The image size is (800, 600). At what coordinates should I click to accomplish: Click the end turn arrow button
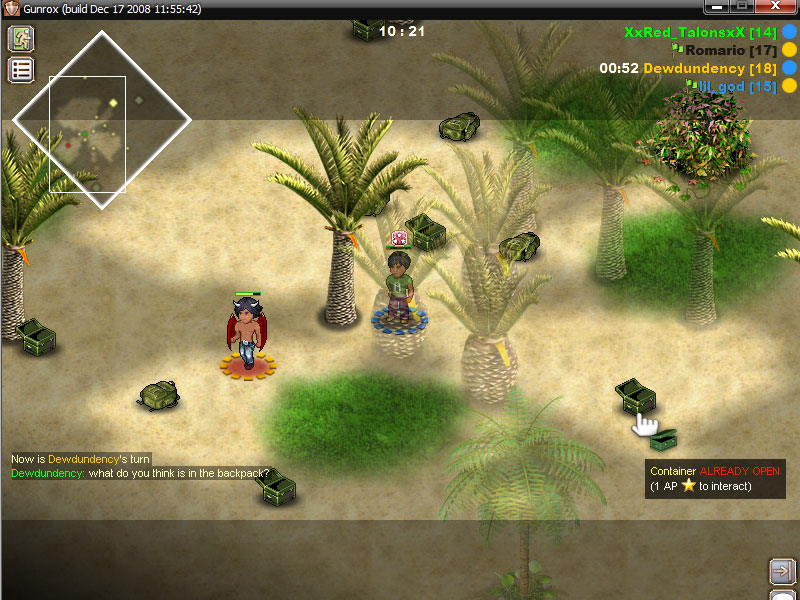tap(782, 571)
